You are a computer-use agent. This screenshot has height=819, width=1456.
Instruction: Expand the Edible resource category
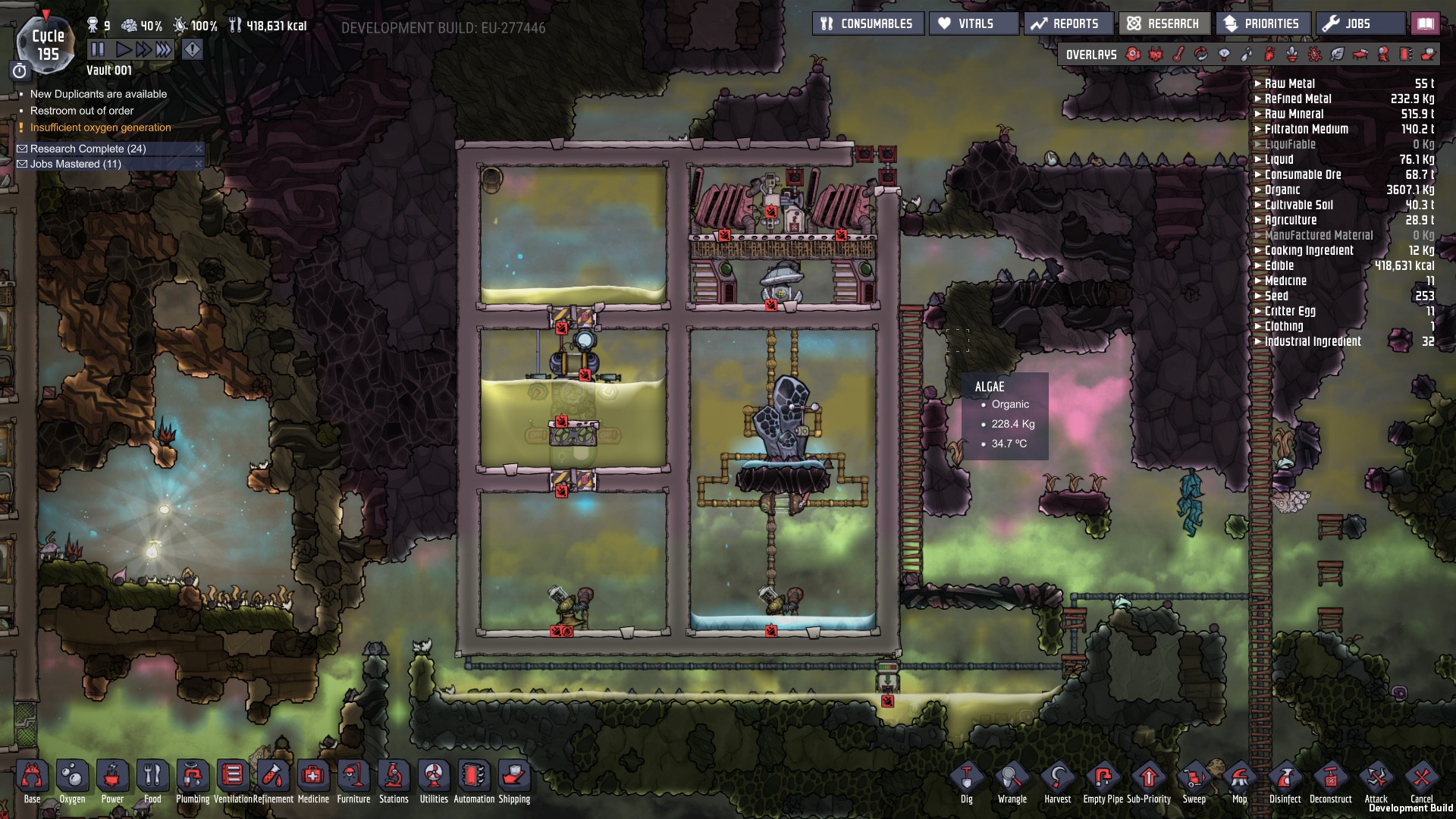point(1279,265)
